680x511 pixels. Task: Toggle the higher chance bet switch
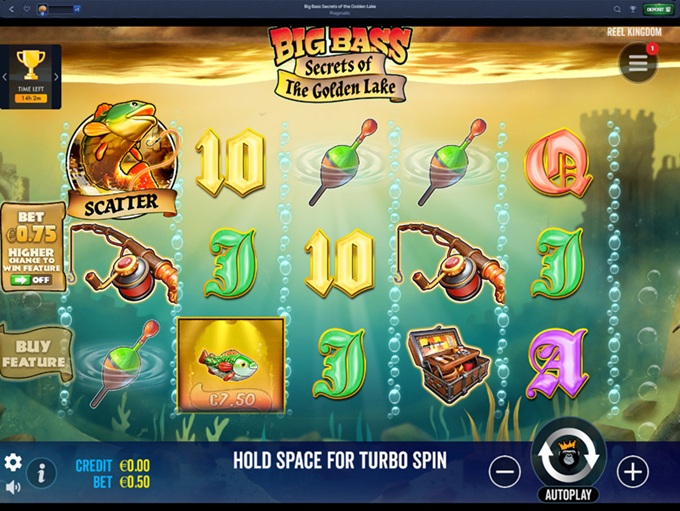[33, 281]
